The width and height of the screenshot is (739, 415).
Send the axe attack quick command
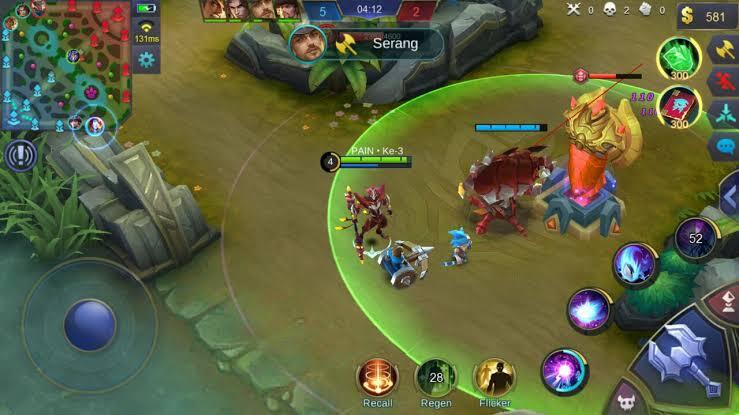point(724,48)
